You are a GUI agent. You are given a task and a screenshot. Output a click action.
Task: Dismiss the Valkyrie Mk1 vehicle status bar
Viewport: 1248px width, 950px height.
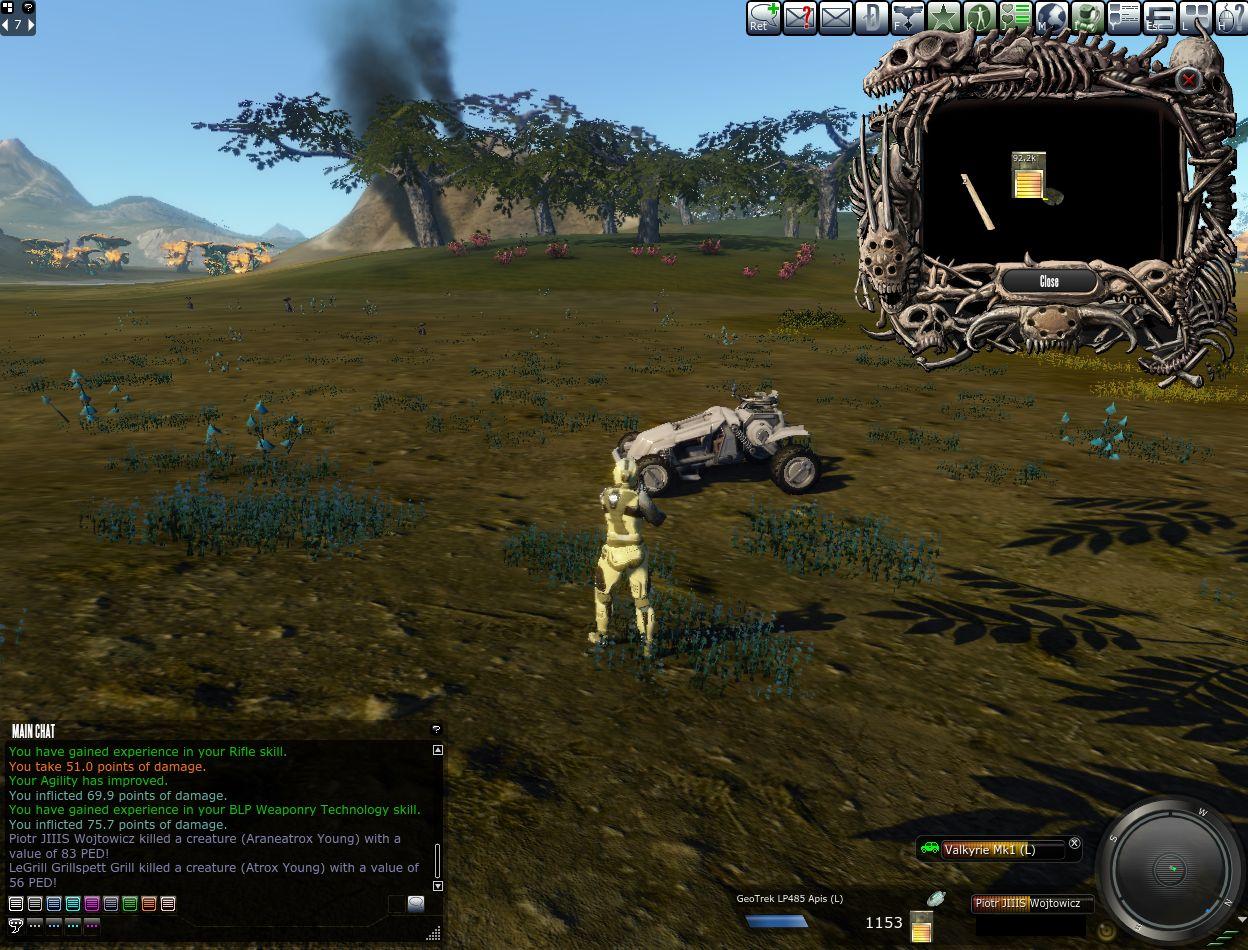(x=1074, y=844)
